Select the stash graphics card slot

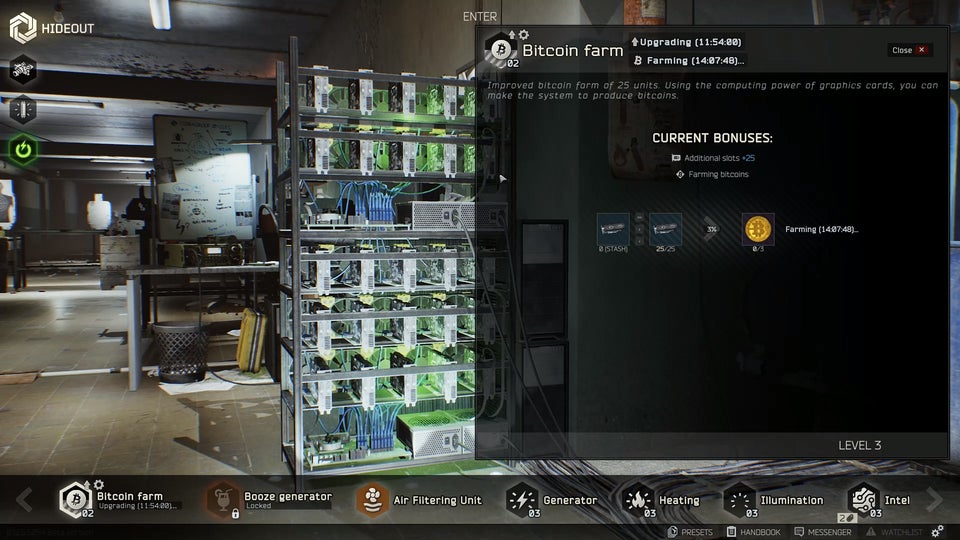[x=613, y=229]
